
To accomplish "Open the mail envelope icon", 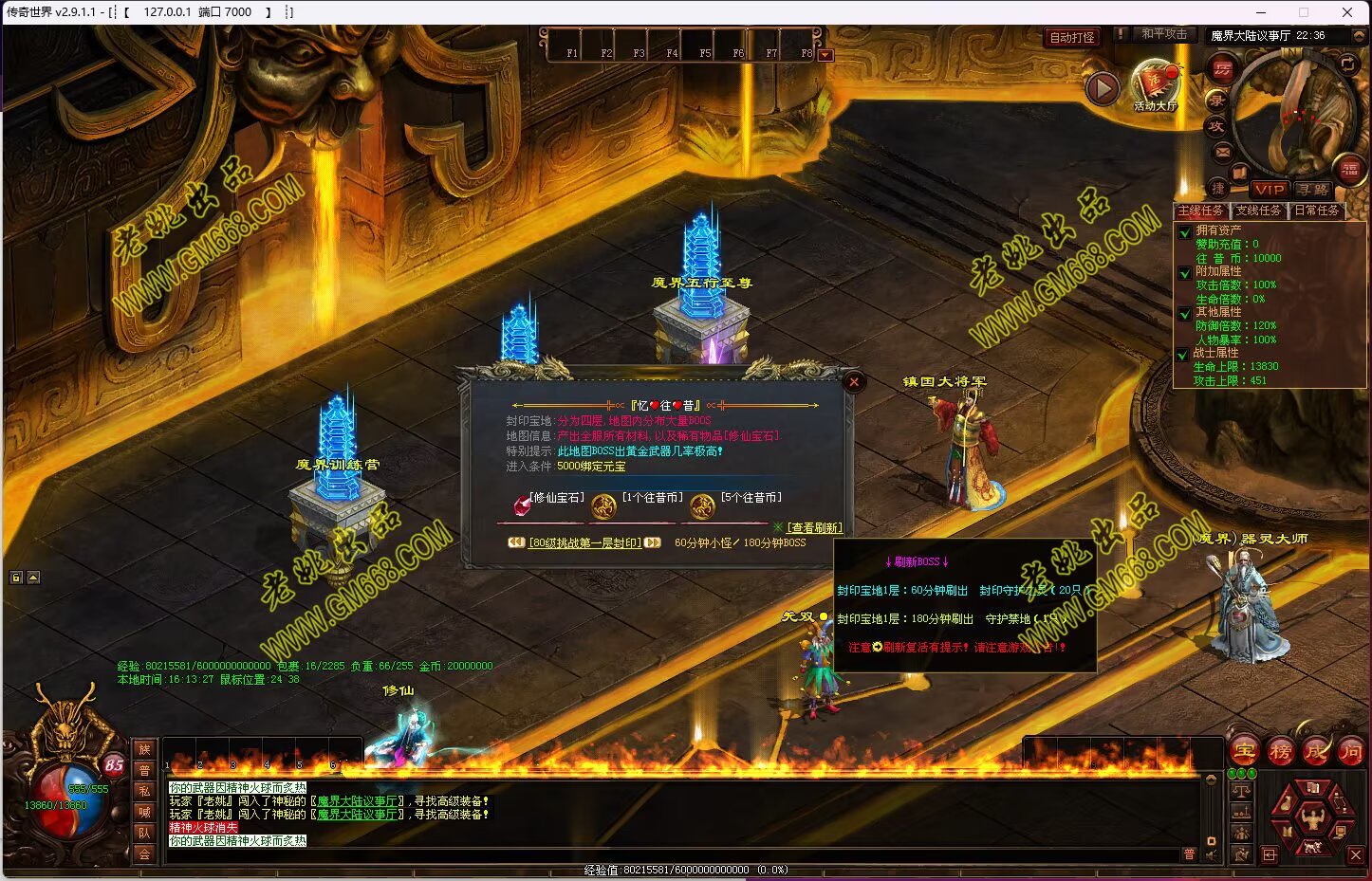I will click(1222, 152).
